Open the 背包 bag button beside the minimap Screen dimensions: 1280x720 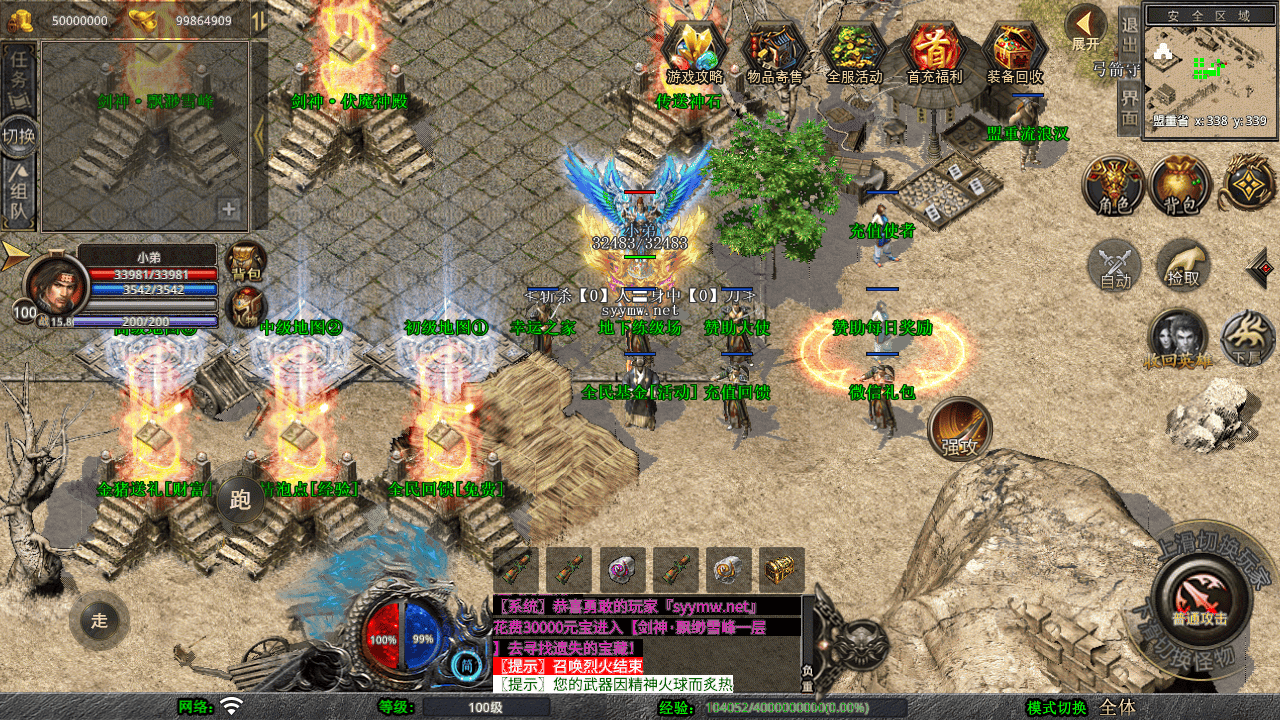click(x=1181, y=186)
